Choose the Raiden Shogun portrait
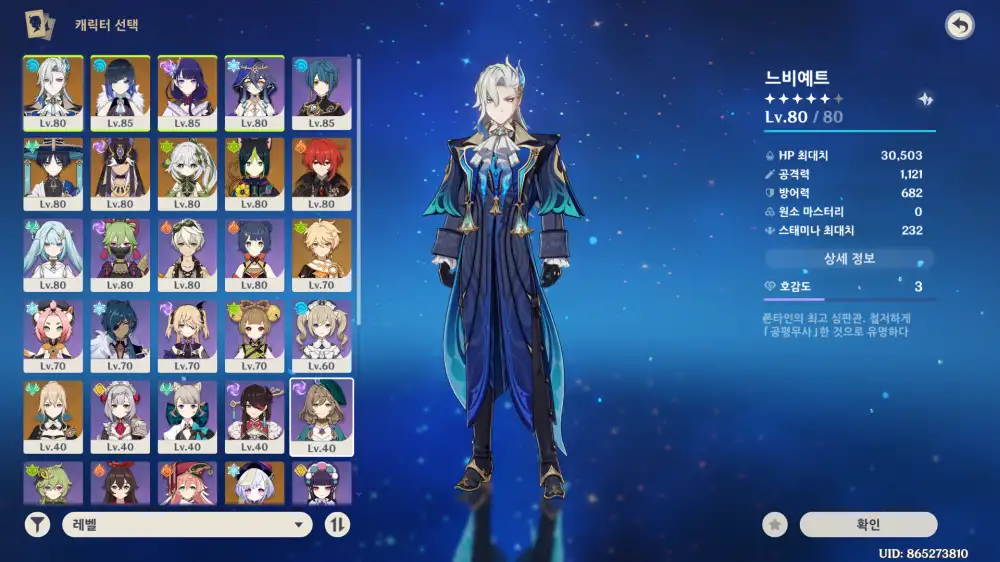 [x=188, y=93]
